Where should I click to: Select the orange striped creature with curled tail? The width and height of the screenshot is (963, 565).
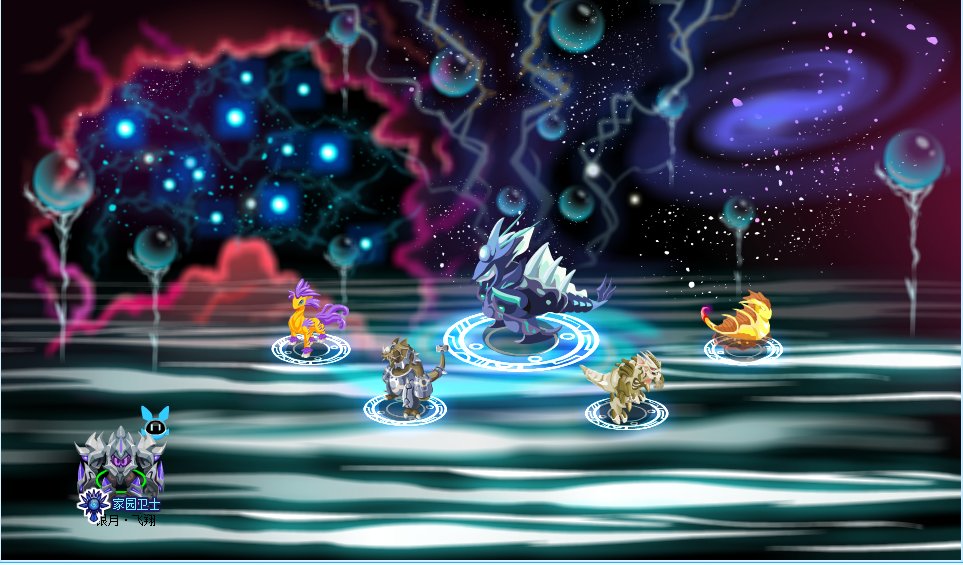click(x=742, y=320)
